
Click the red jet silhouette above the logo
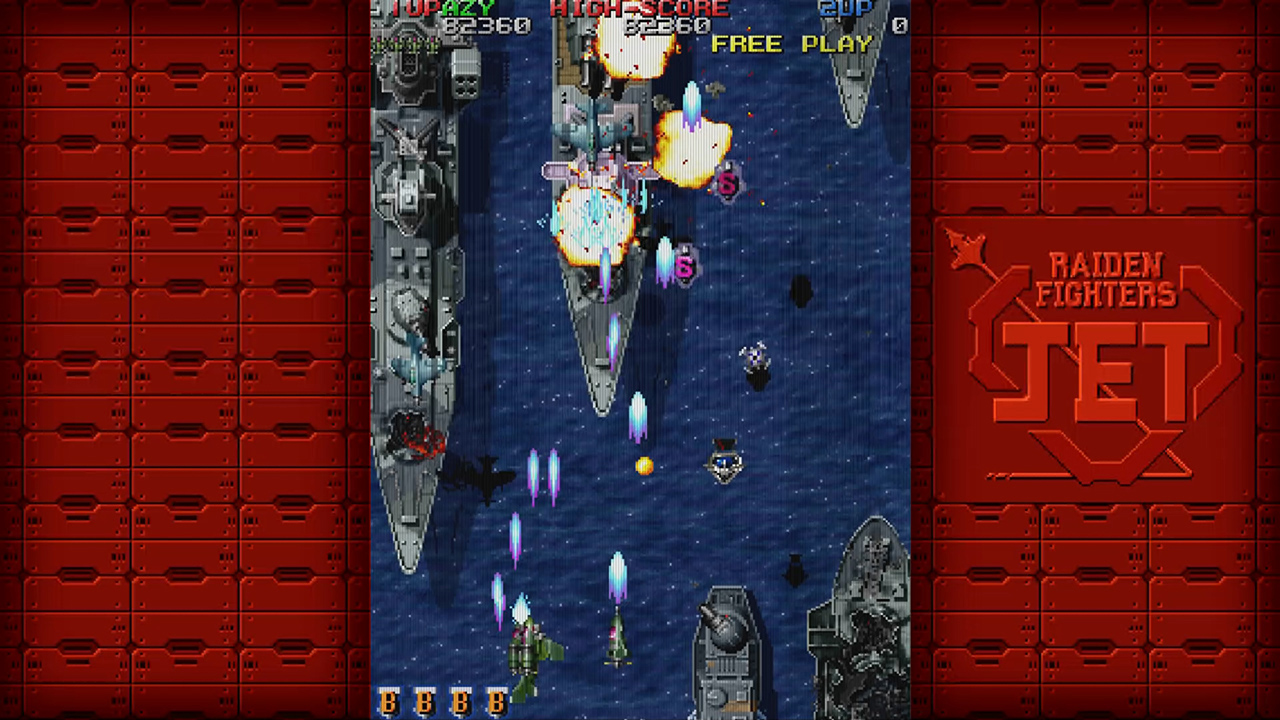coord(966,247)
